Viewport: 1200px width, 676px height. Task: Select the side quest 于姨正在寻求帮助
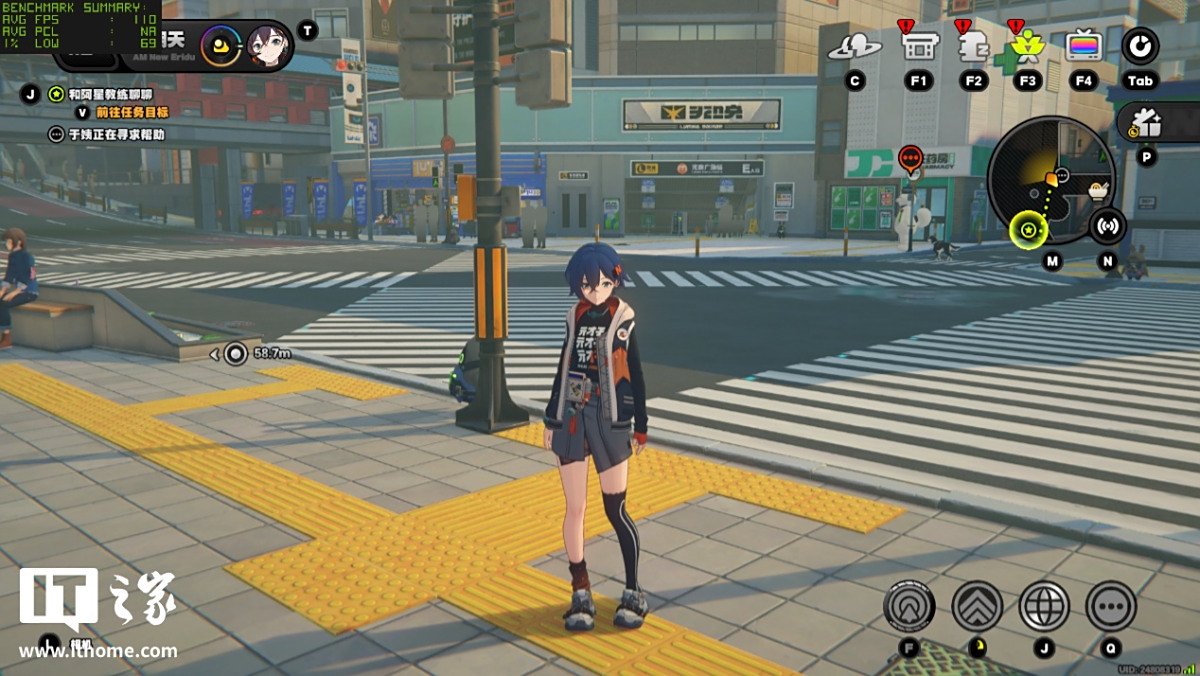116,134
